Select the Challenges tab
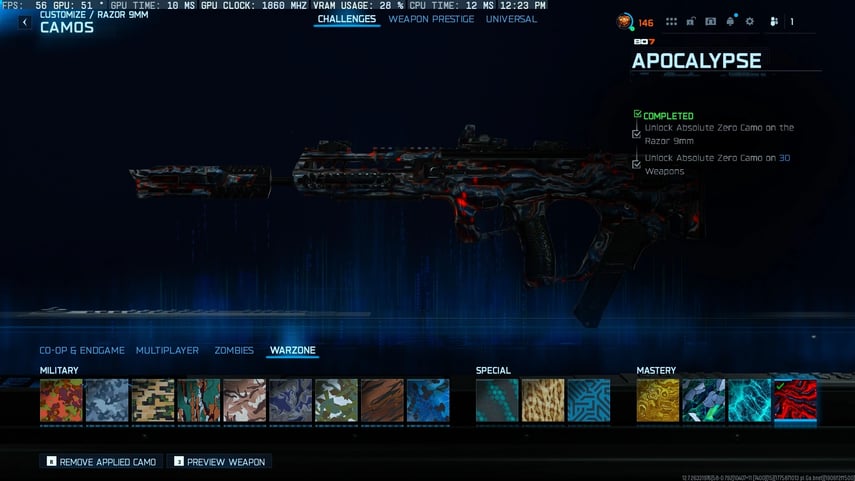Viewport: 855px width, 481px height. click(346, 19)
